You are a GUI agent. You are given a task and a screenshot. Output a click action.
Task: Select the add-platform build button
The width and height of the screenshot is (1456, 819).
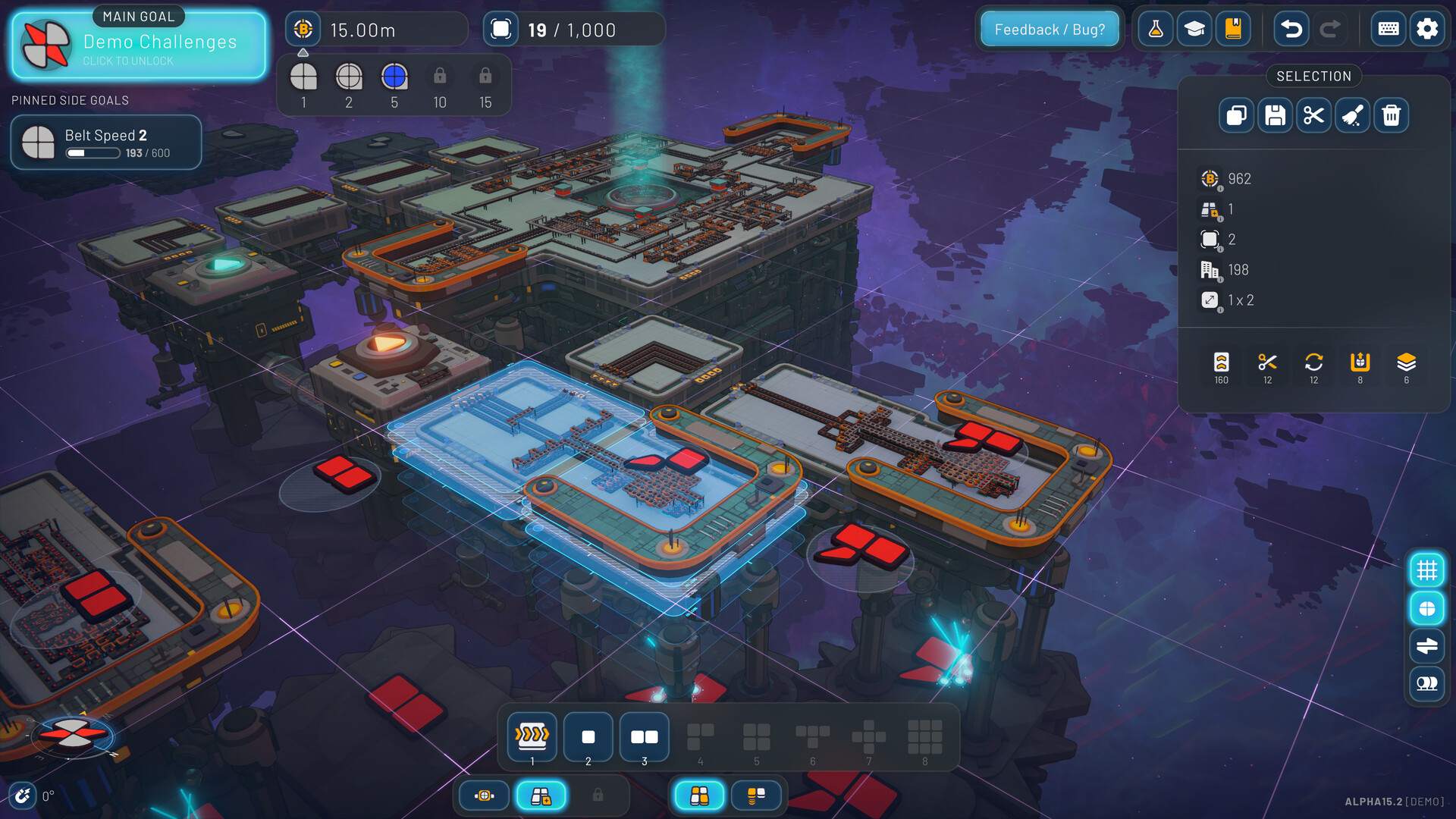tap(541, 795)
